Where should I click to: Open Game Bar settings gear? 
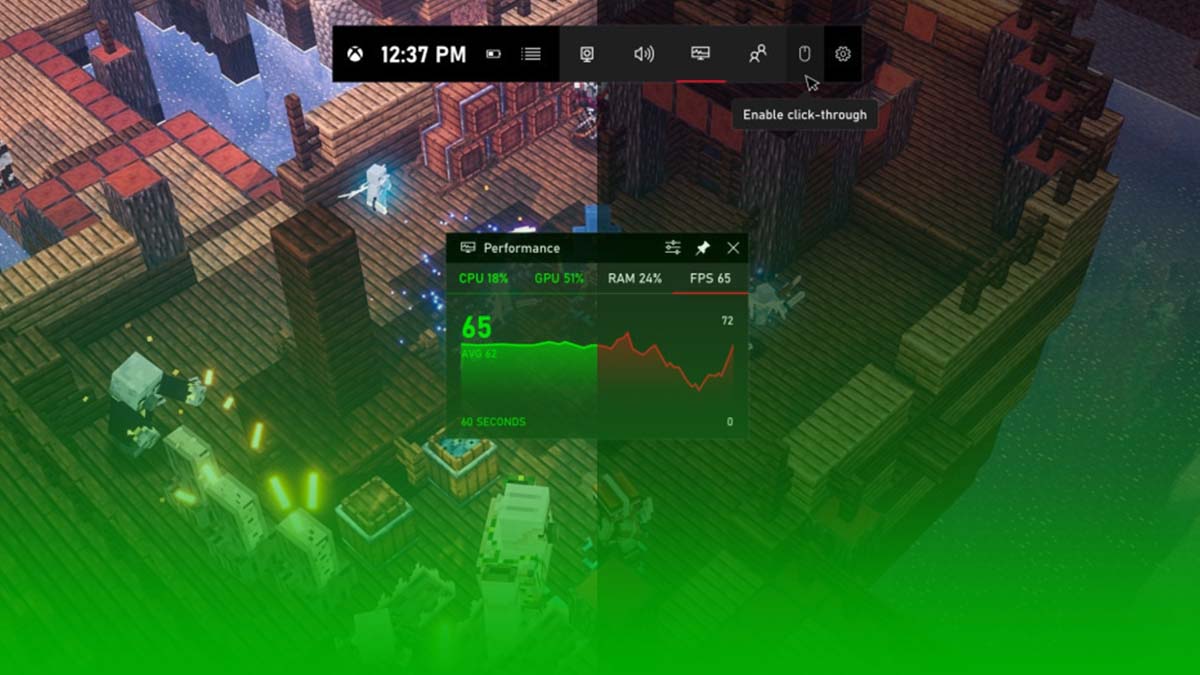click(843, 54)
